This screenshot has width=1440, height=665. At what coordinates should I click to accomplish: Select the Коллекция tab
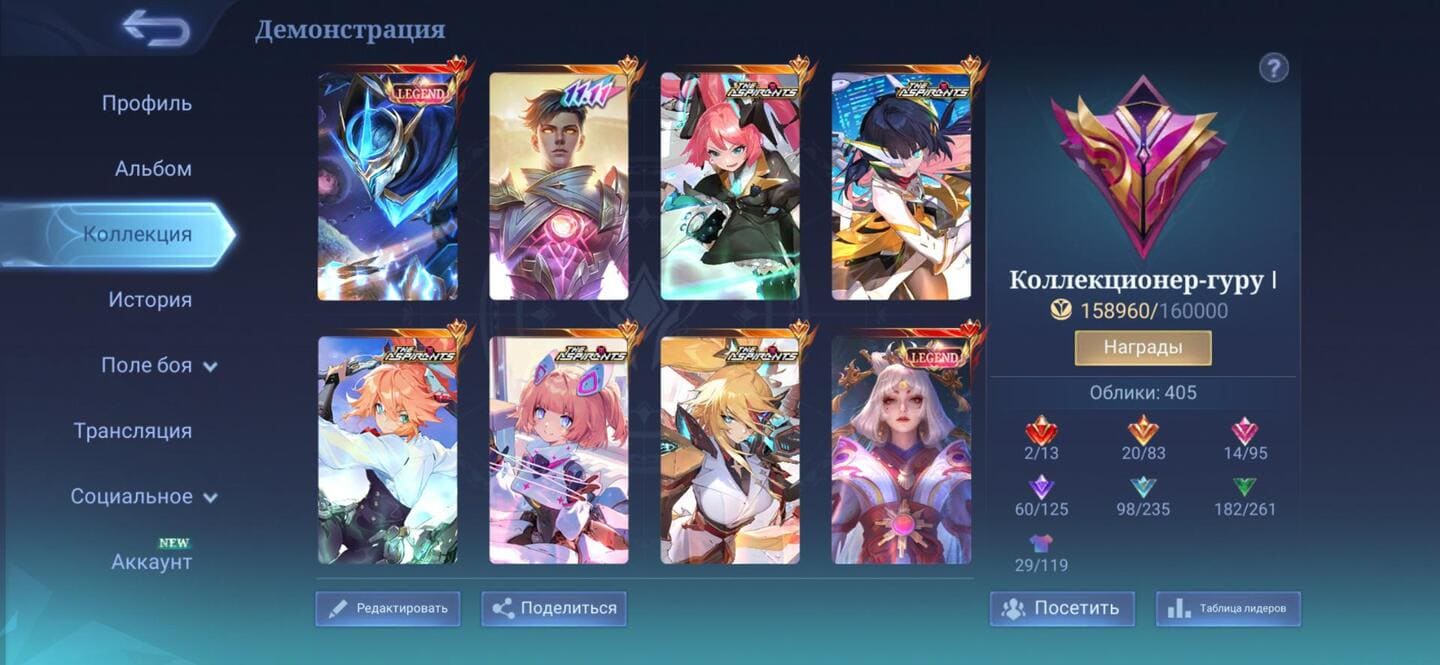pos(137,234)
